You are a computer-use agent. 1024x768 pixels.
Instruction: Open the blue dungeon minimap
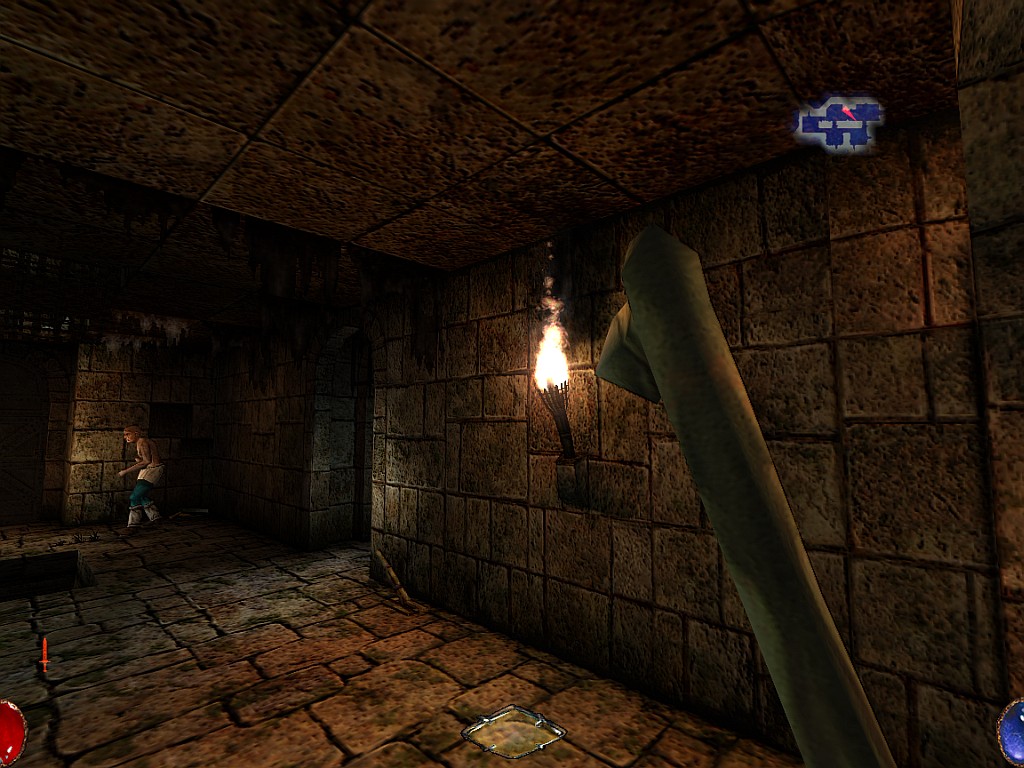coord(840,124)
